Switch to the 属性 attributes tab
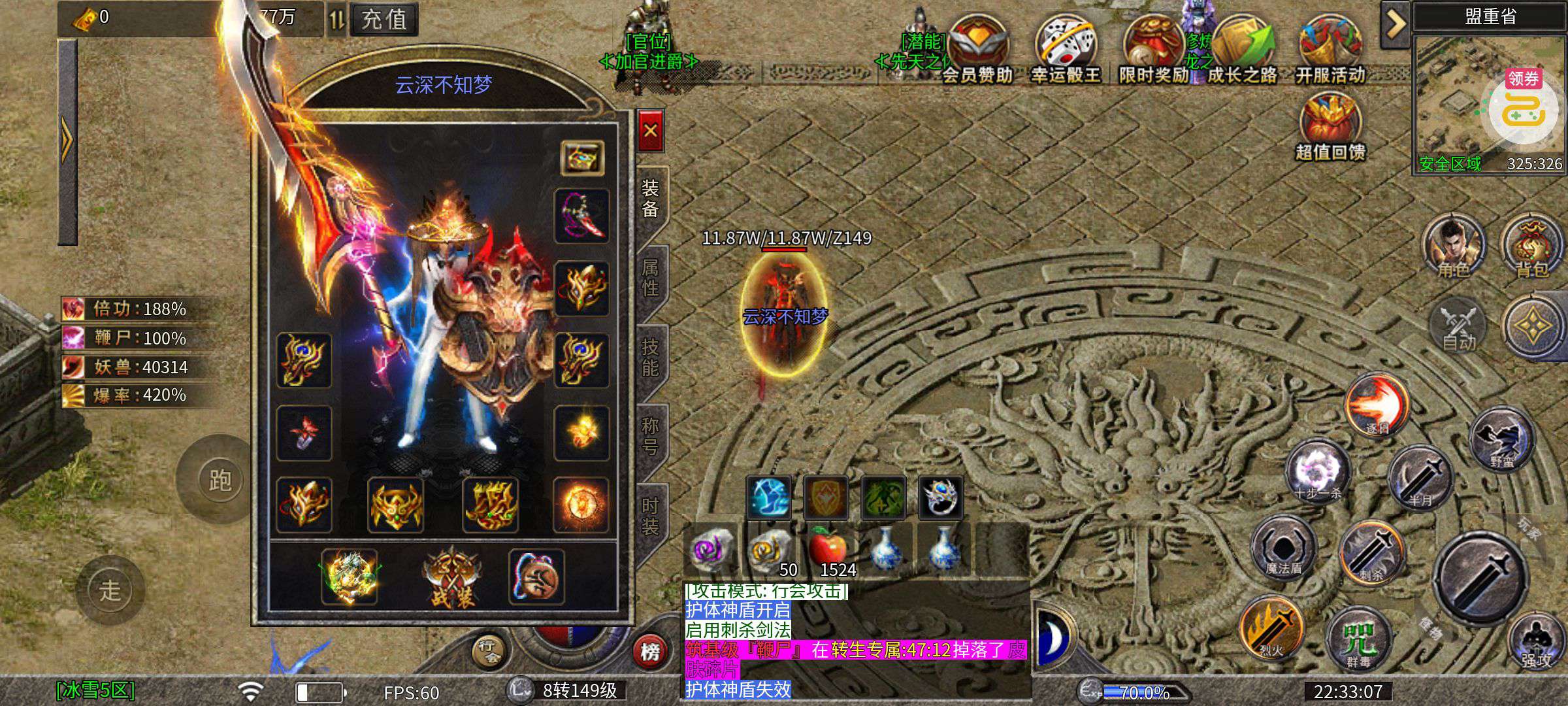The image size is (1568, 706). [x=650, y=278]
